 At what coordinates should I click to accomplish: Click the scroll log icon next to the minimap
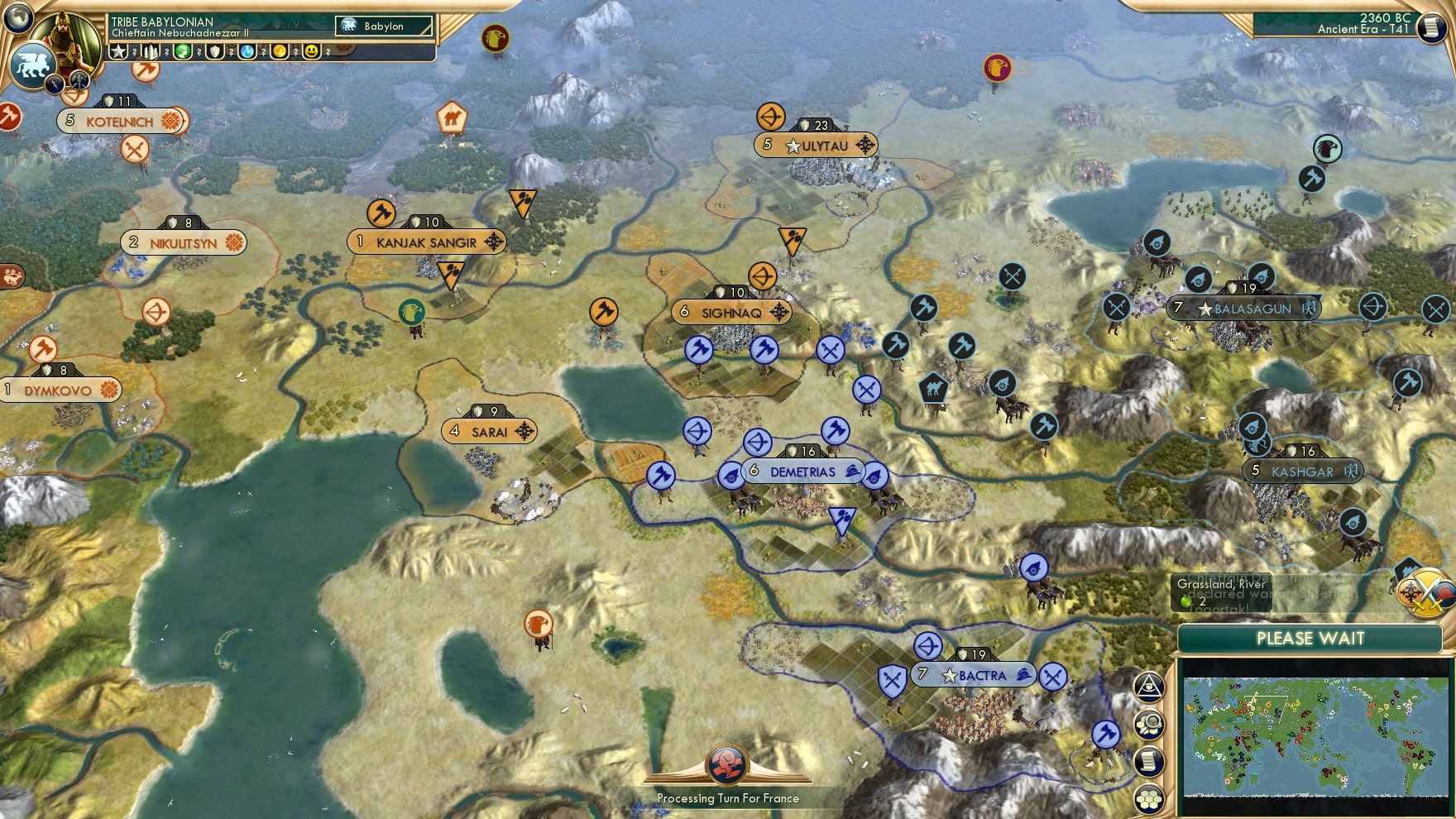coord(1149,759)
